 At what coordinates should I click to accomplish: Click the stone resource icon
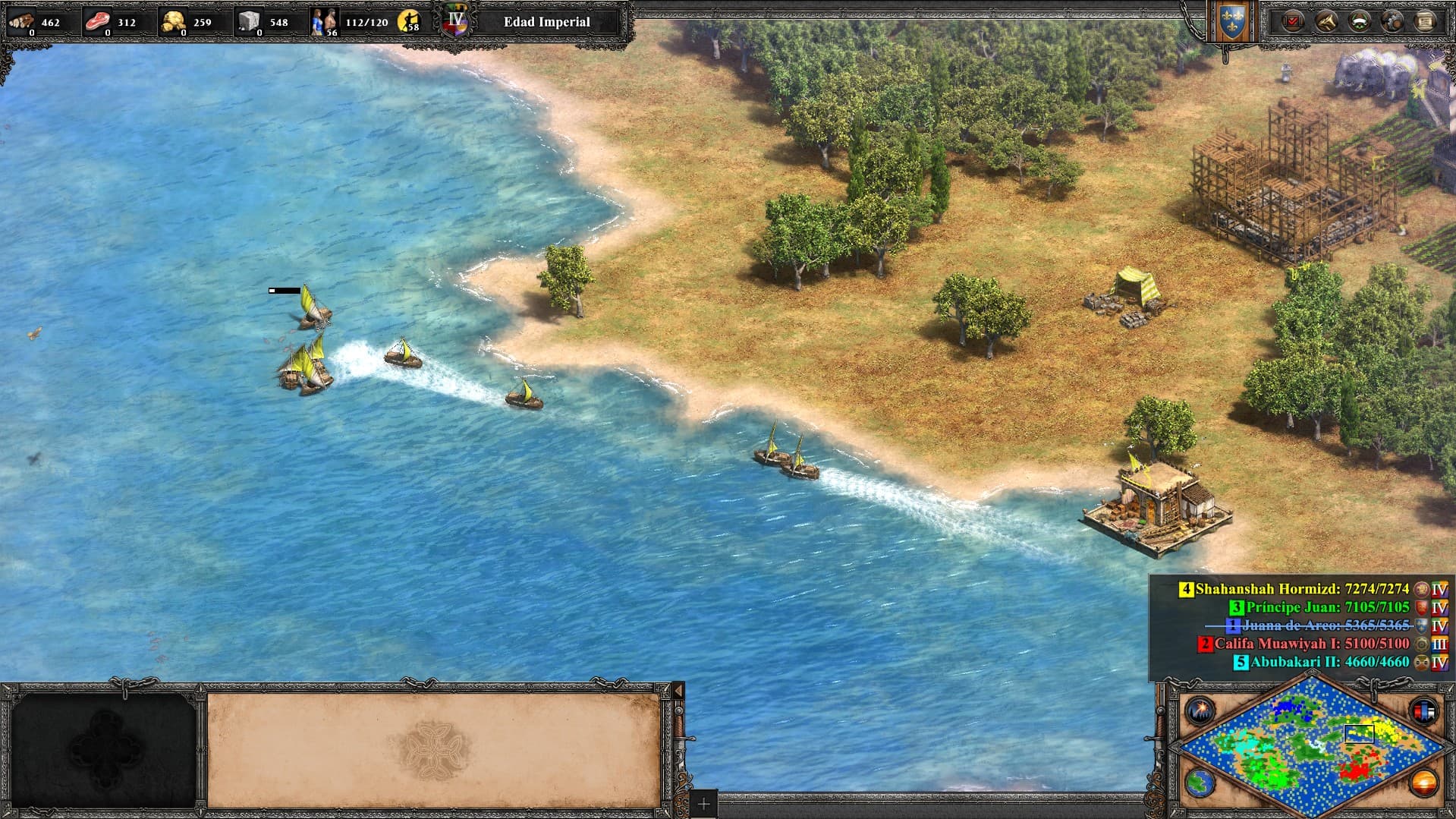click(x=249, y=21)
